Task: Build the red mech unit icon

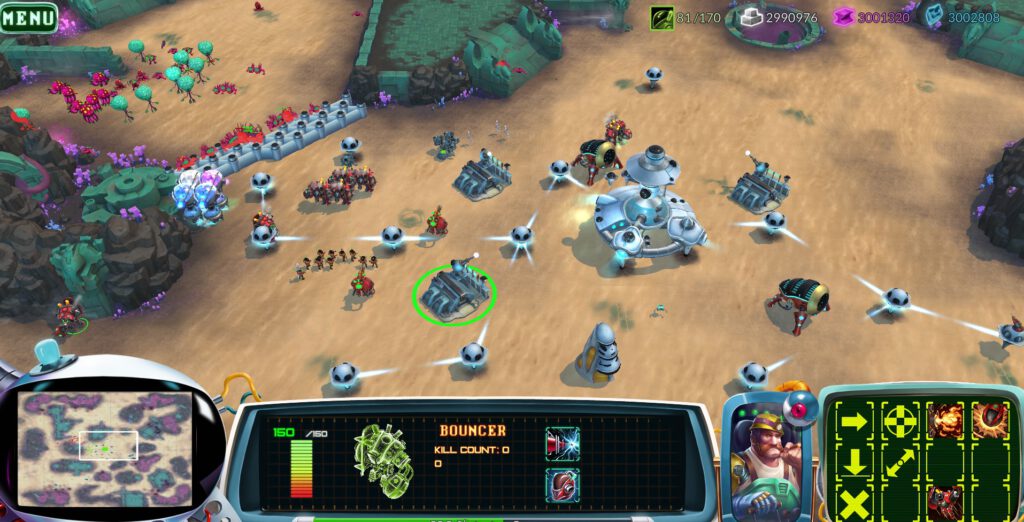Action: click(x=944, y=500)
